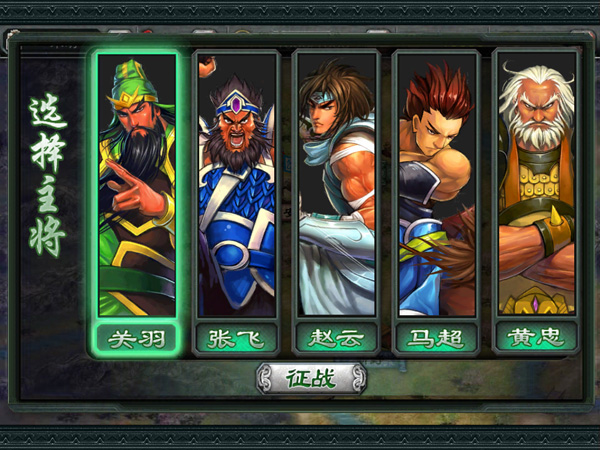Screen dimensions: 600x450
Task: Pick the Zhao Yun hero portrait
Action: click(x=336, y=185)
